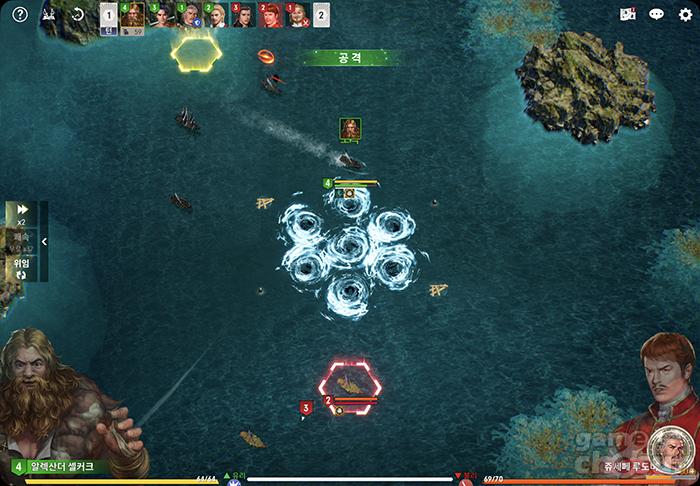Open the help question mark button

point(19,15)
